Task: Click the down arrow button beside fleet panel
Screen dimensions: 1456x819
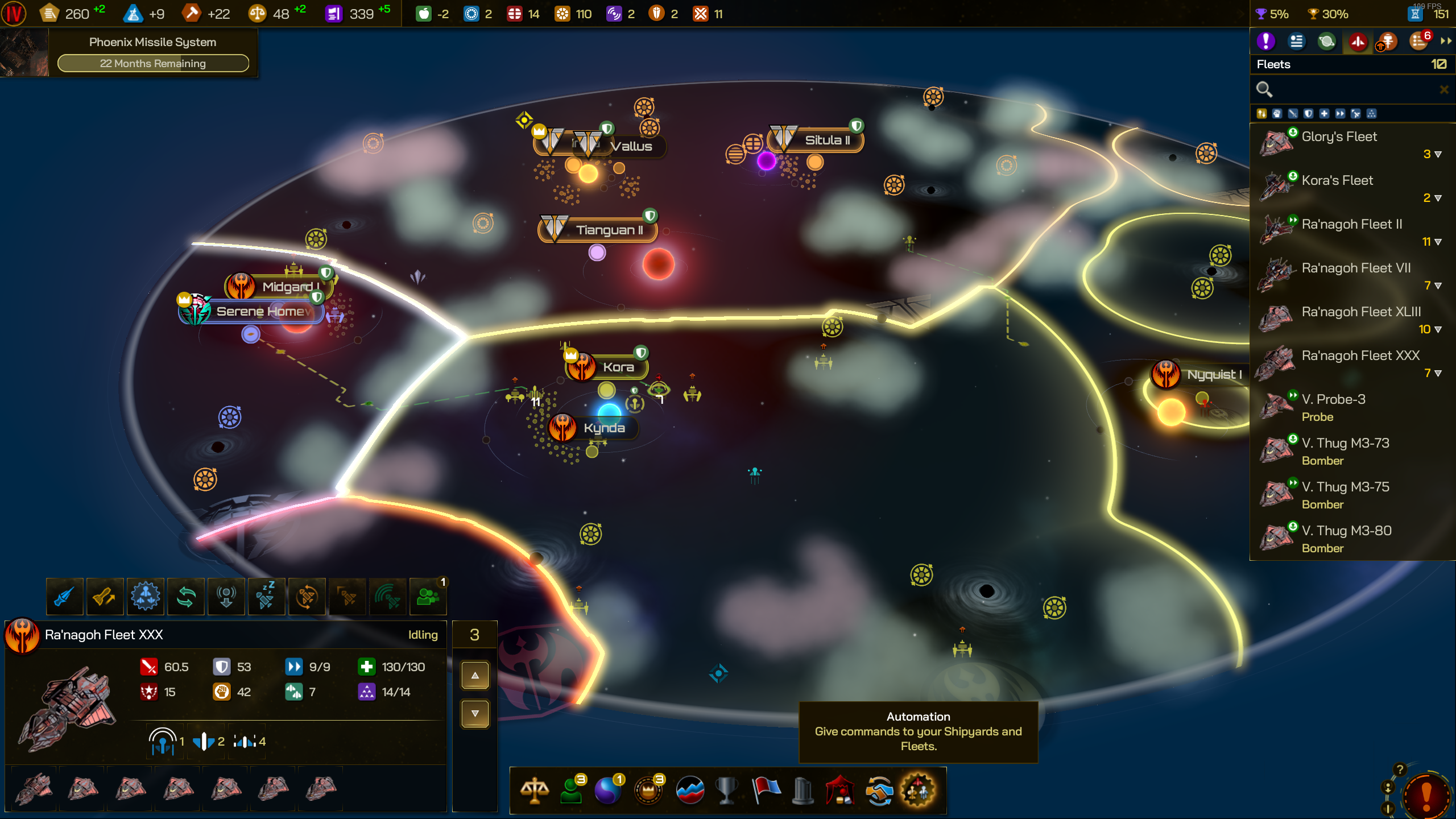Action: coord(475,714)
